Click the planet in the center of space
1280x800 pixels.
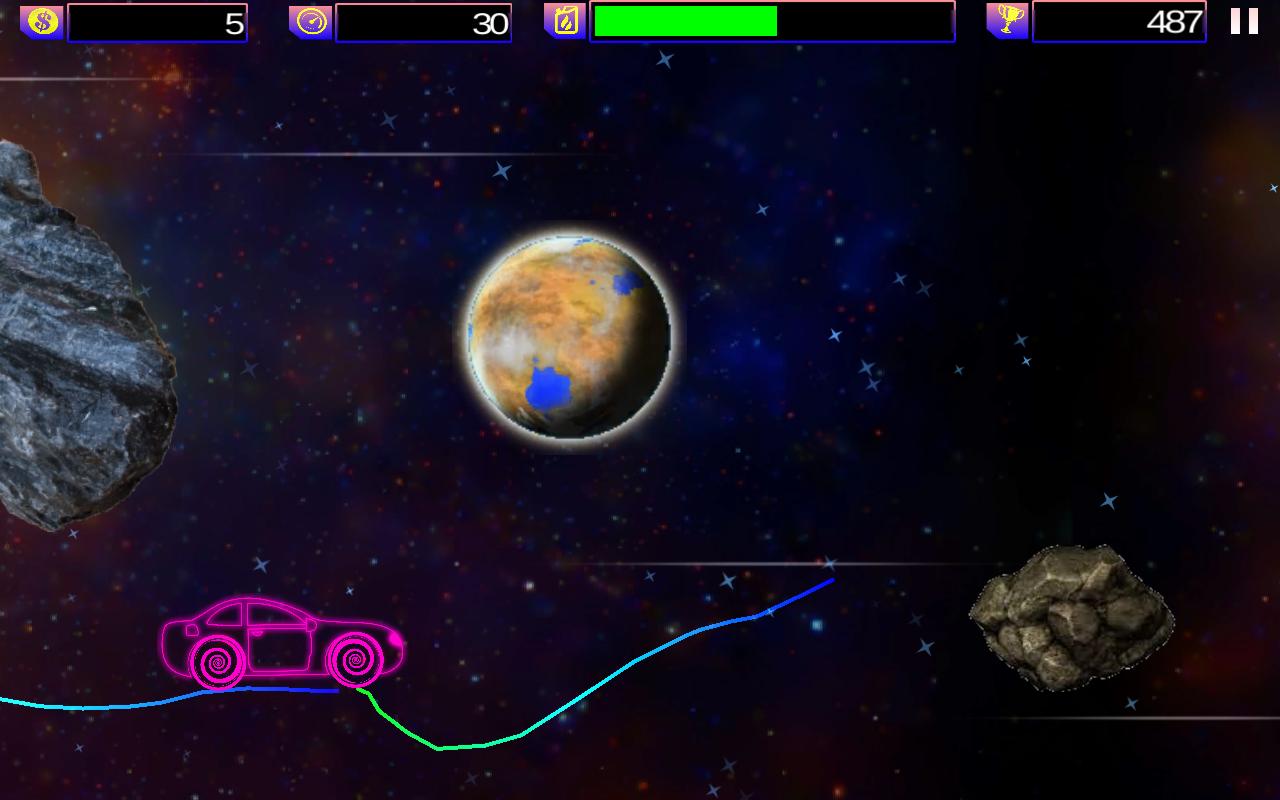570,335
